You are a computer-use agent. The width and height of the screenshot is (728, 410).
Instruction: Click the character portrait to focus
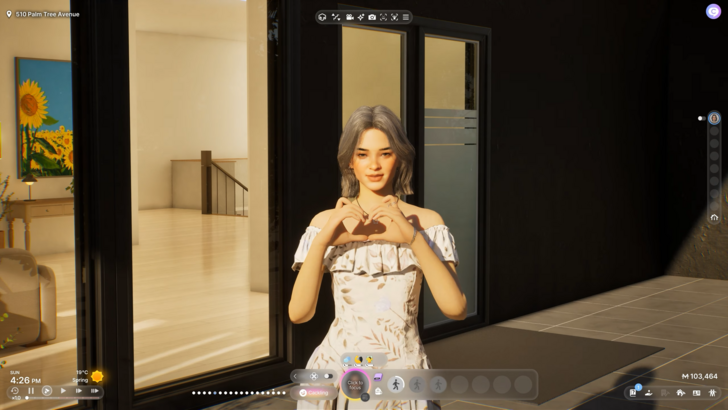pyautogui.click(x=354, y=384)
